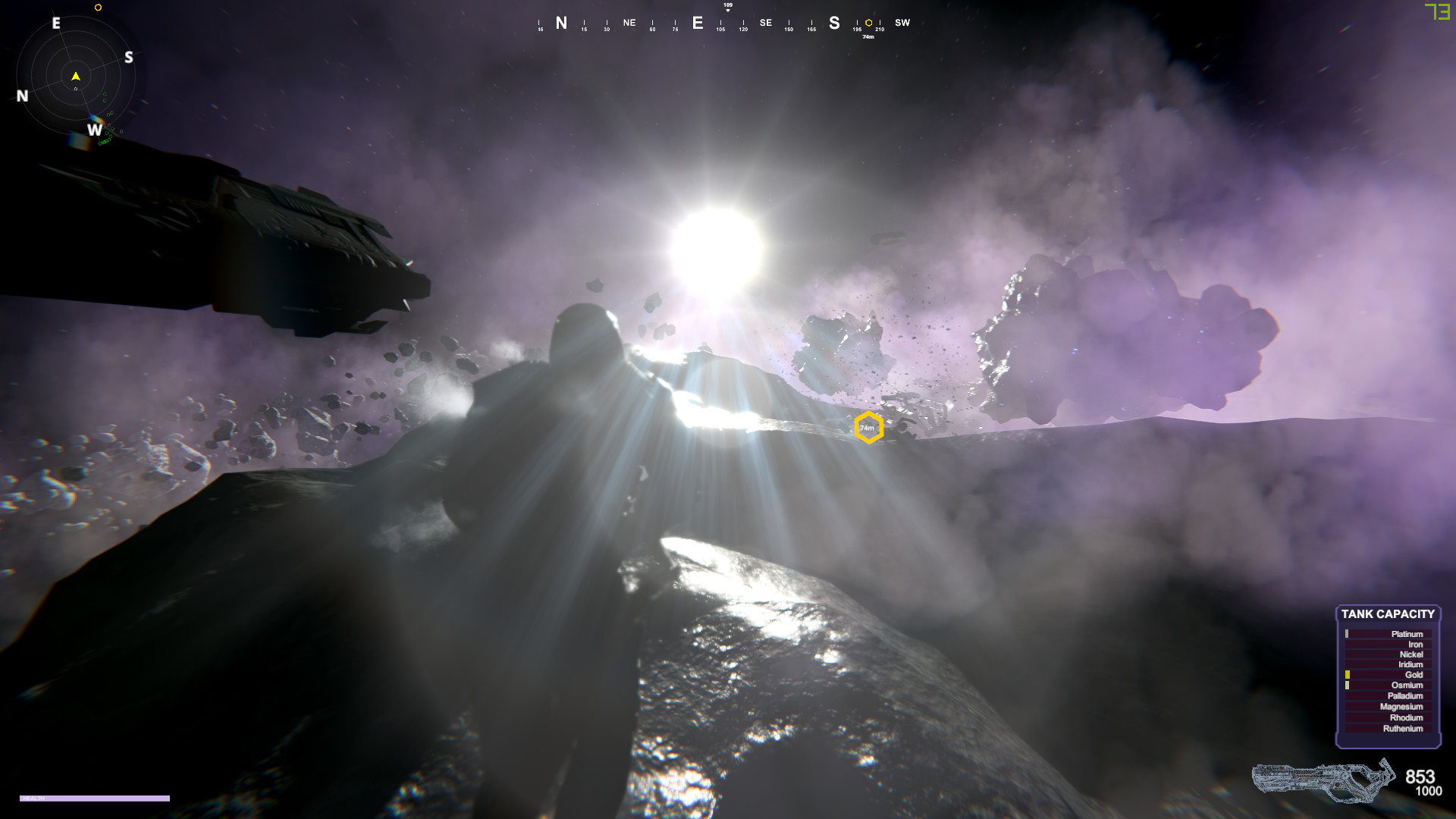This screenshot has width=1456, height=819.
Task: Toggle the Osmium fill level indicator
Action: [x=1348, y=685]
